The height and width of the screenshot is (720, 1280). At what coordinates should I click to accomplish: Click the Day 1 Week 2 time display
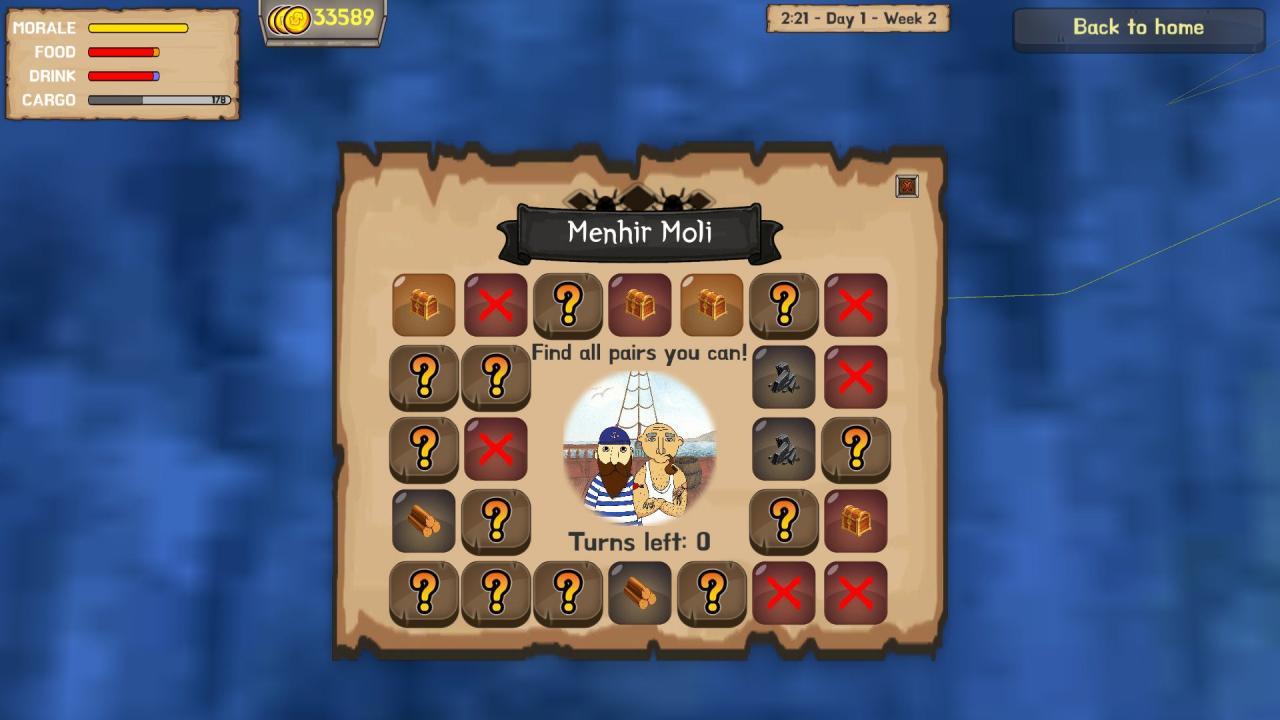(856, 20)
